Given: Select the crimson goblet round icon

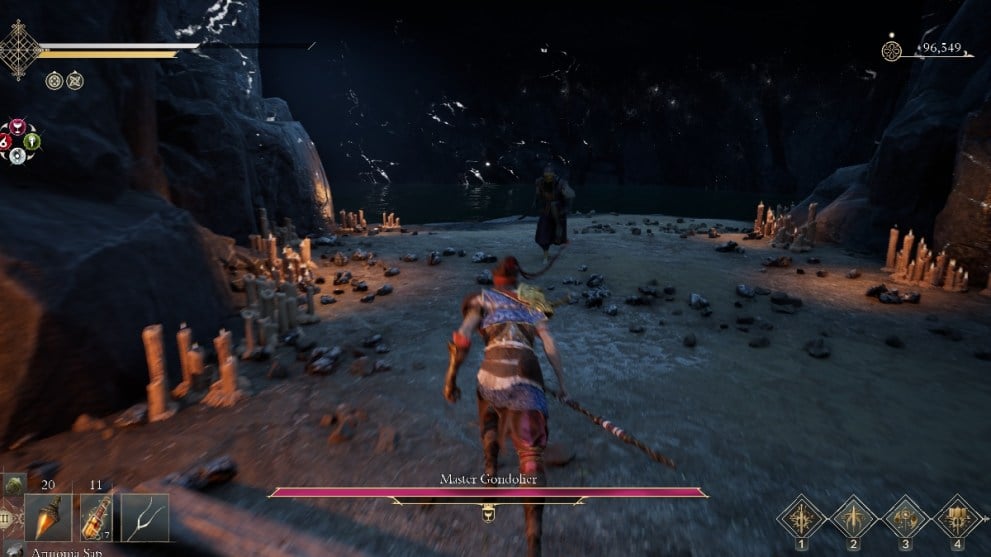Looking at the screenshot, I should [17, 127].
